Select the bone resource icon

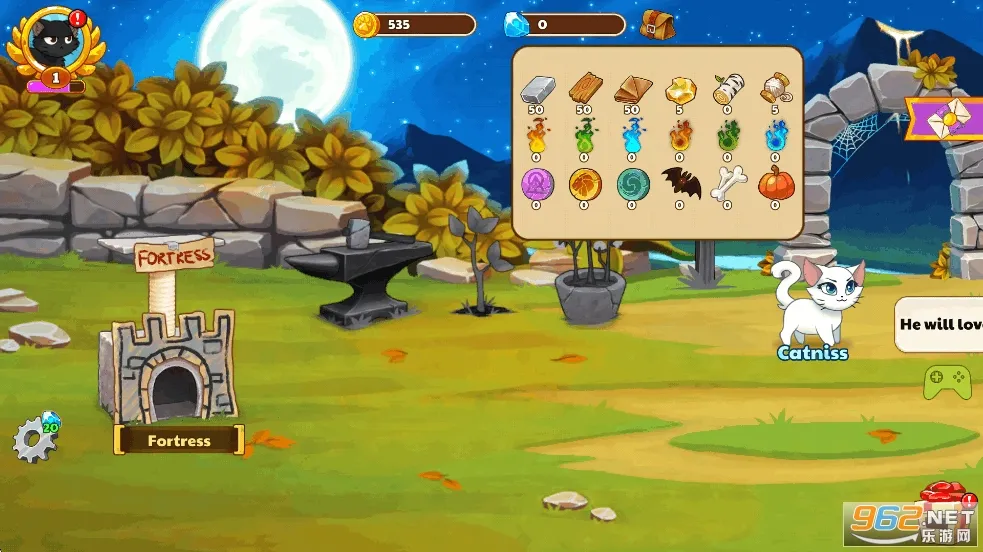pos(728,183)
